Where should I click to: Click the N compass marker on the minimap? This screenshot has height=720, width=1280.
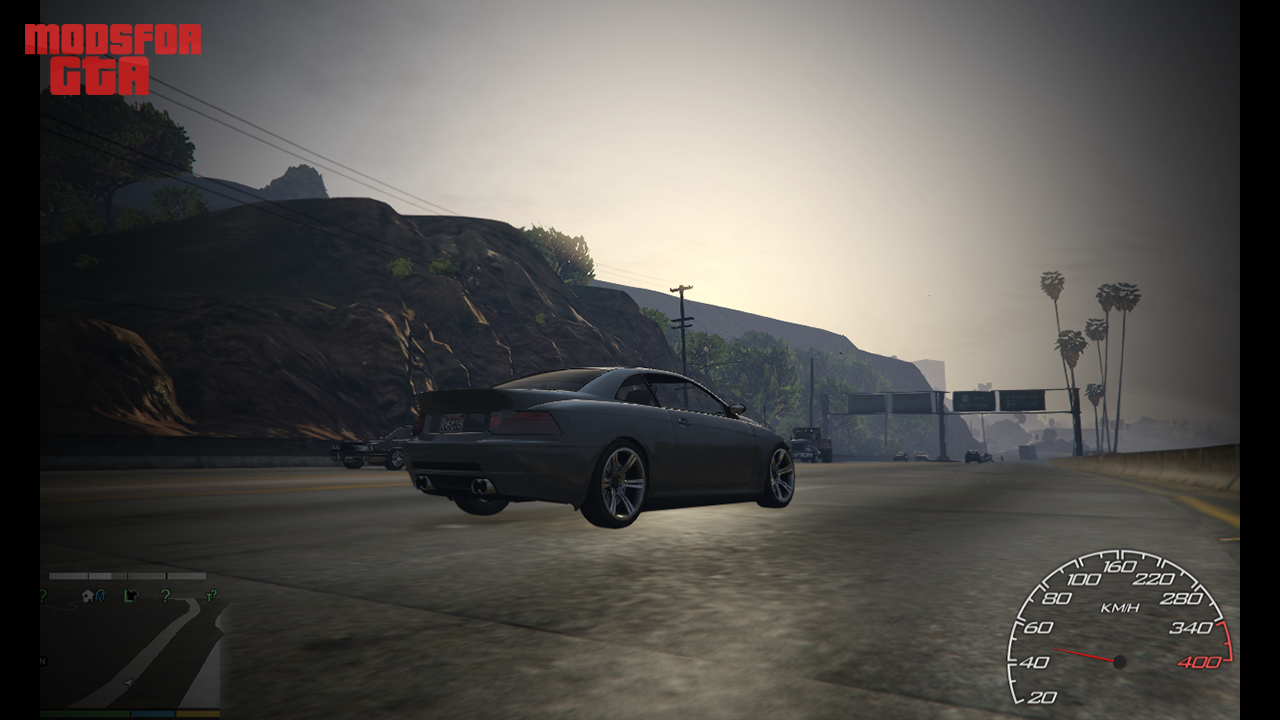coord(42,661)
